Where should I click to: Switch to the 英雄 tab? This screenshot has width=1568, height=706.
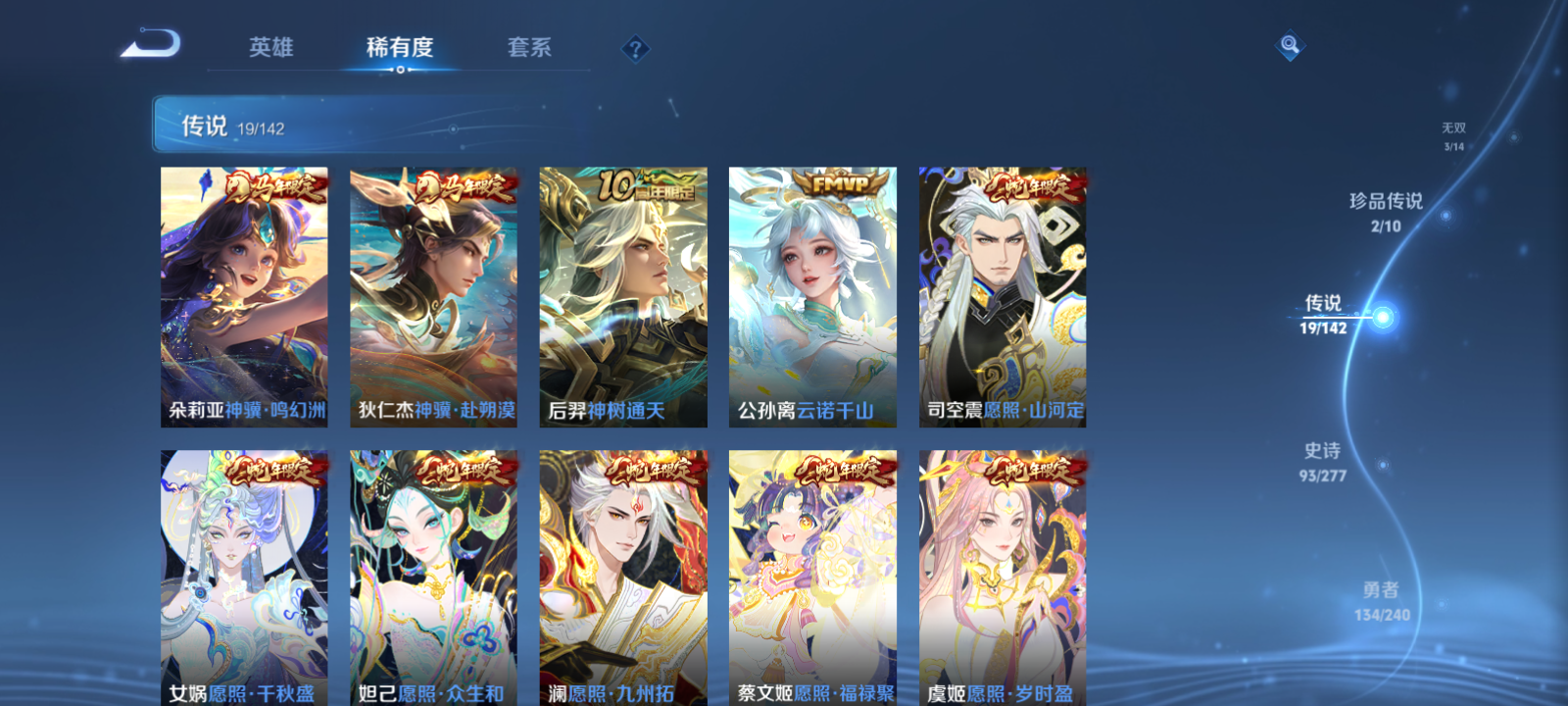coord(272,45)
